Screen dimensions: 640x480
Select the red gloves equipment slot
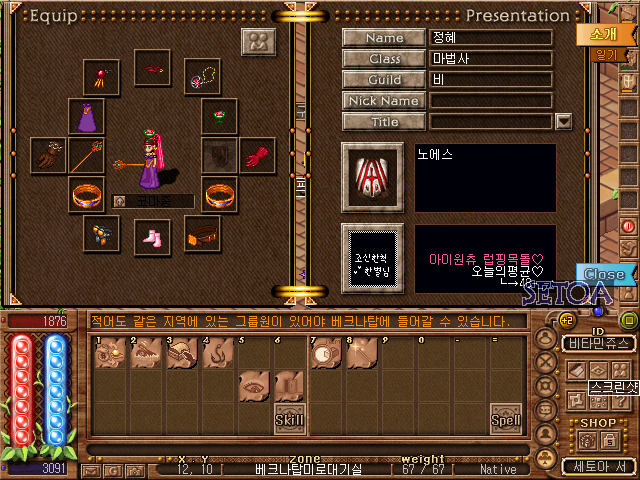coord(258,156)
